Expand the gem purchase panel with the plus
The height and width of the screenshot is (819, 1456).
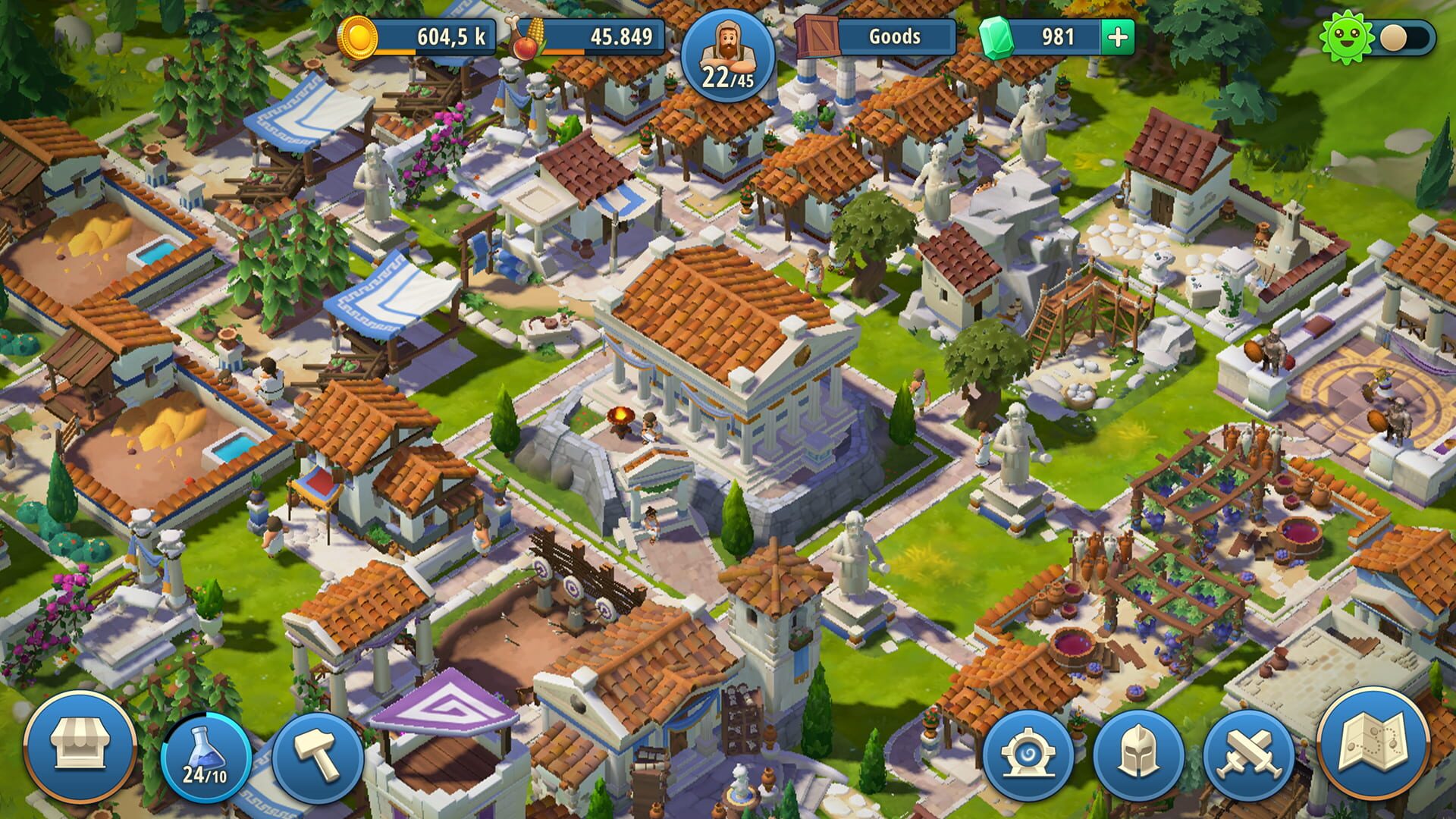click(1115, 33)
